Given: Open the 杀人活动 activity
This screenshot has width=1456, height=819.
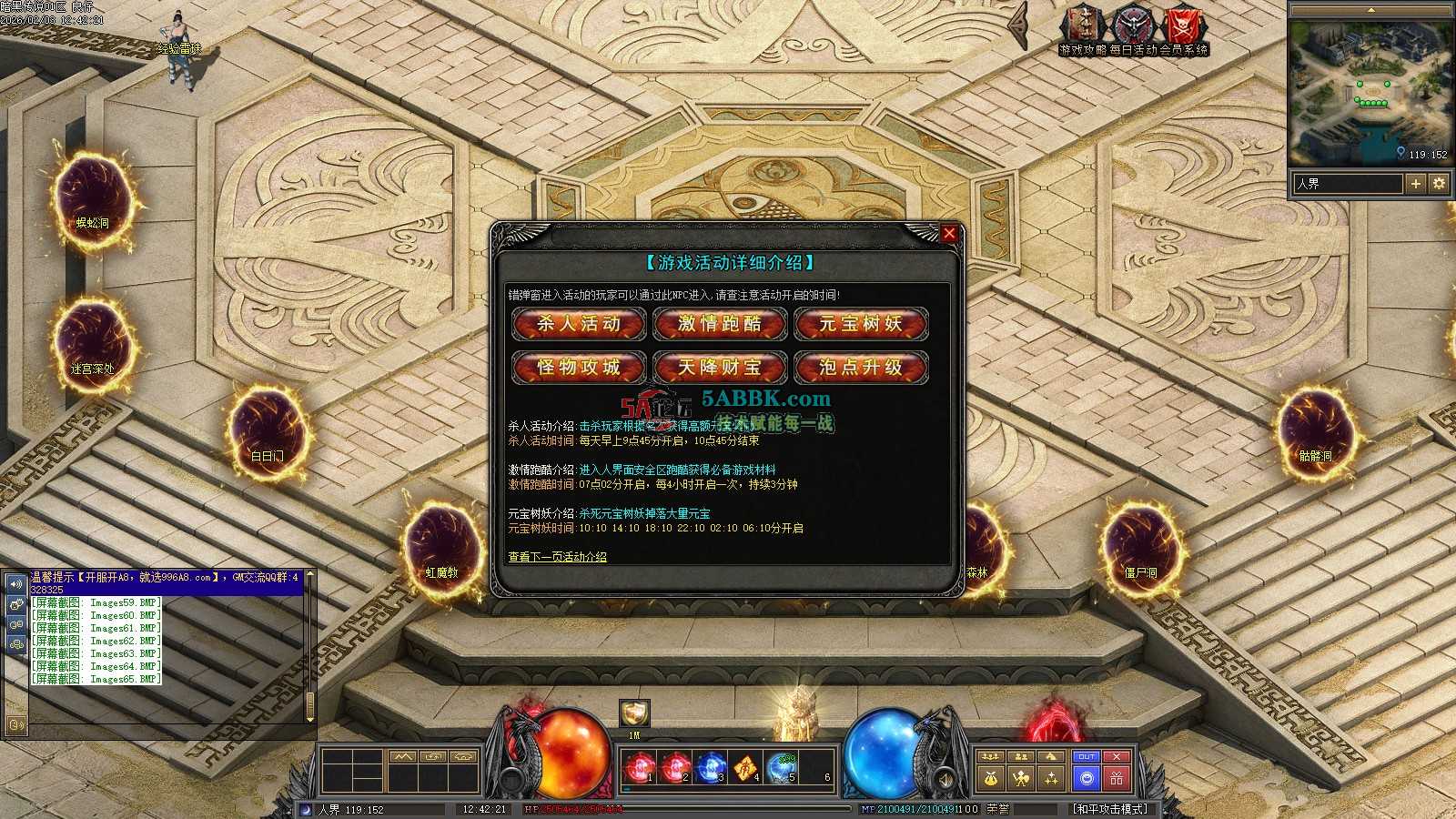Looking at the screenshot, I should click(579, 324).
